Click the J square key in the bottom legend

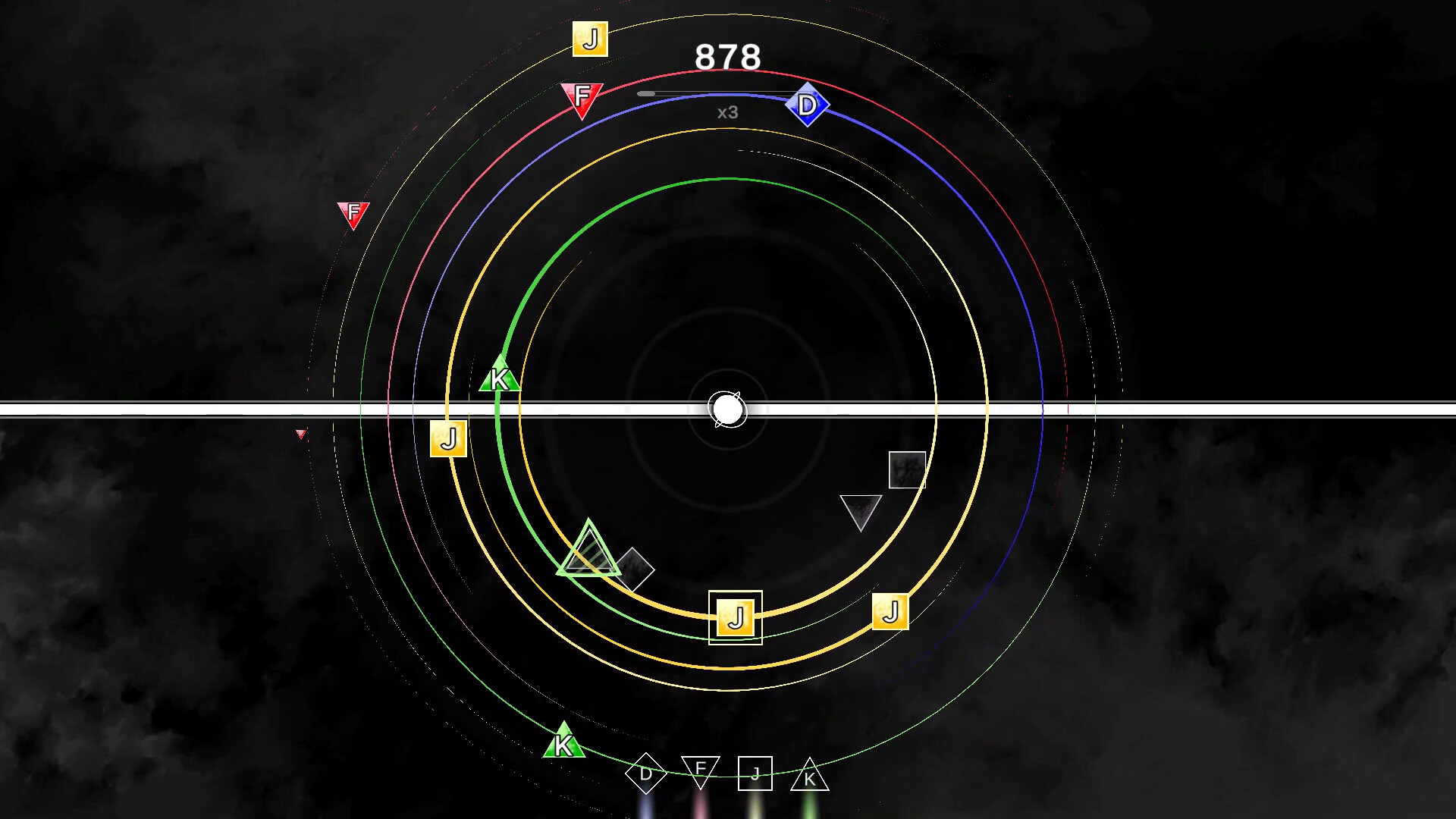click(755, 774)
